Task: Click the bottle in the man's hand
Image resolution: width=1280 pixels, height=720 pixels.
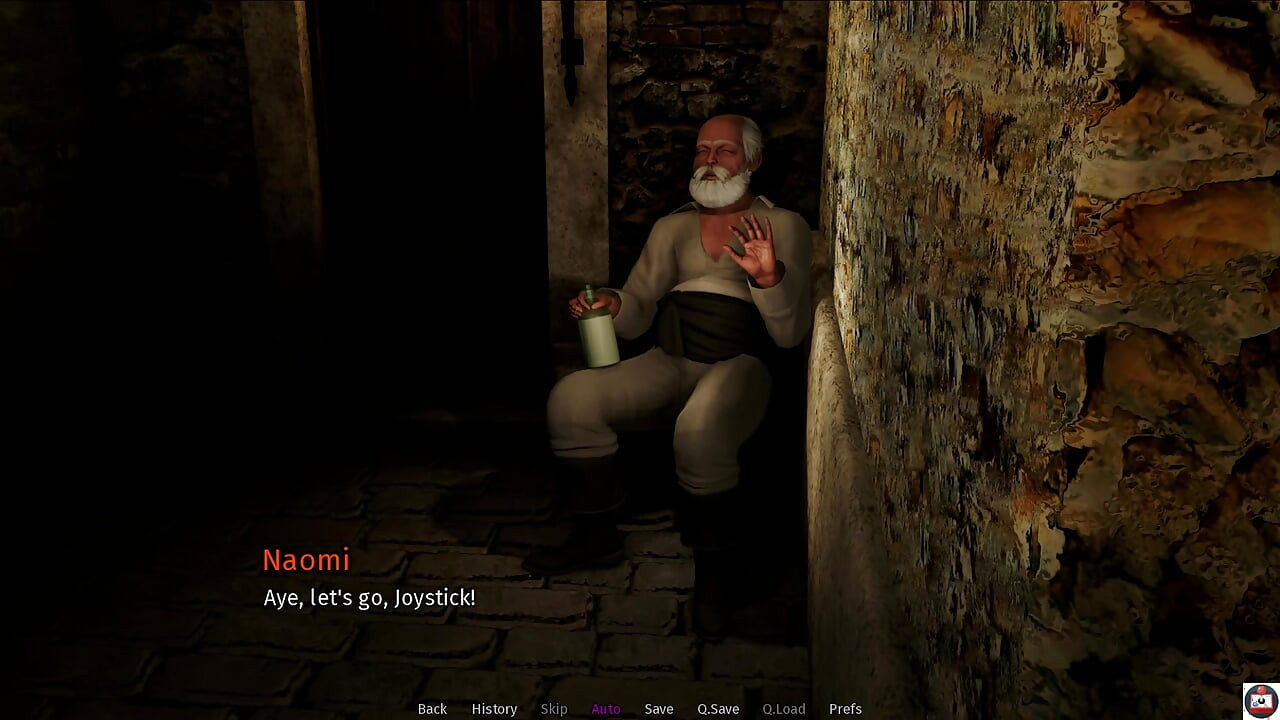Action: pos(600,330)
